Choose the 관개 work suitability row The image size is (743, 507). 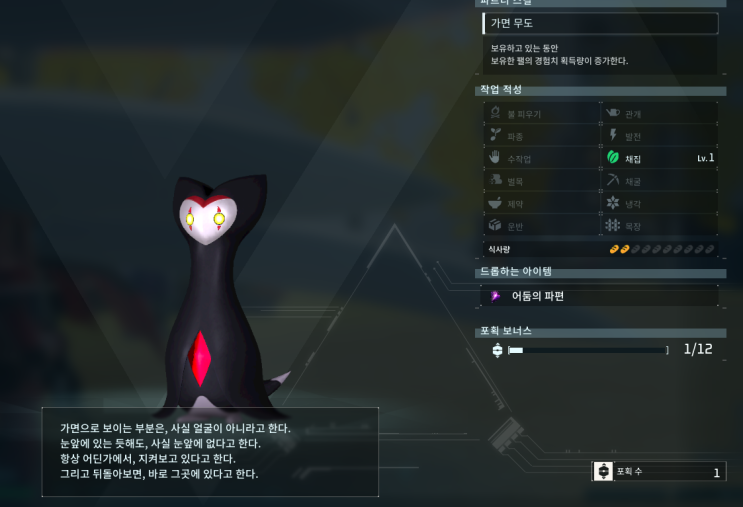point(660,114)
